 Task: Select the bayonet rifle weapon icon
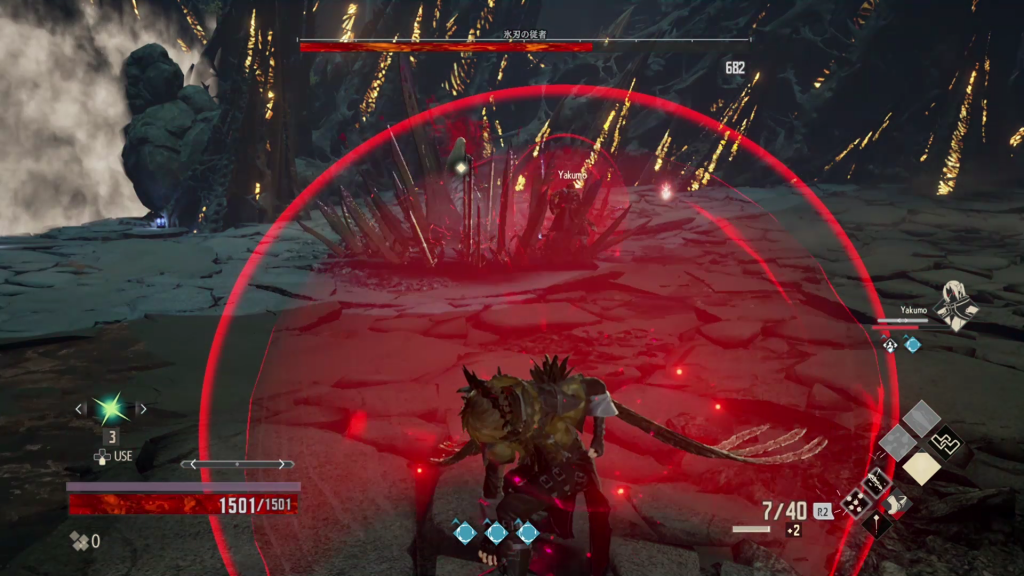click(877, 484)
